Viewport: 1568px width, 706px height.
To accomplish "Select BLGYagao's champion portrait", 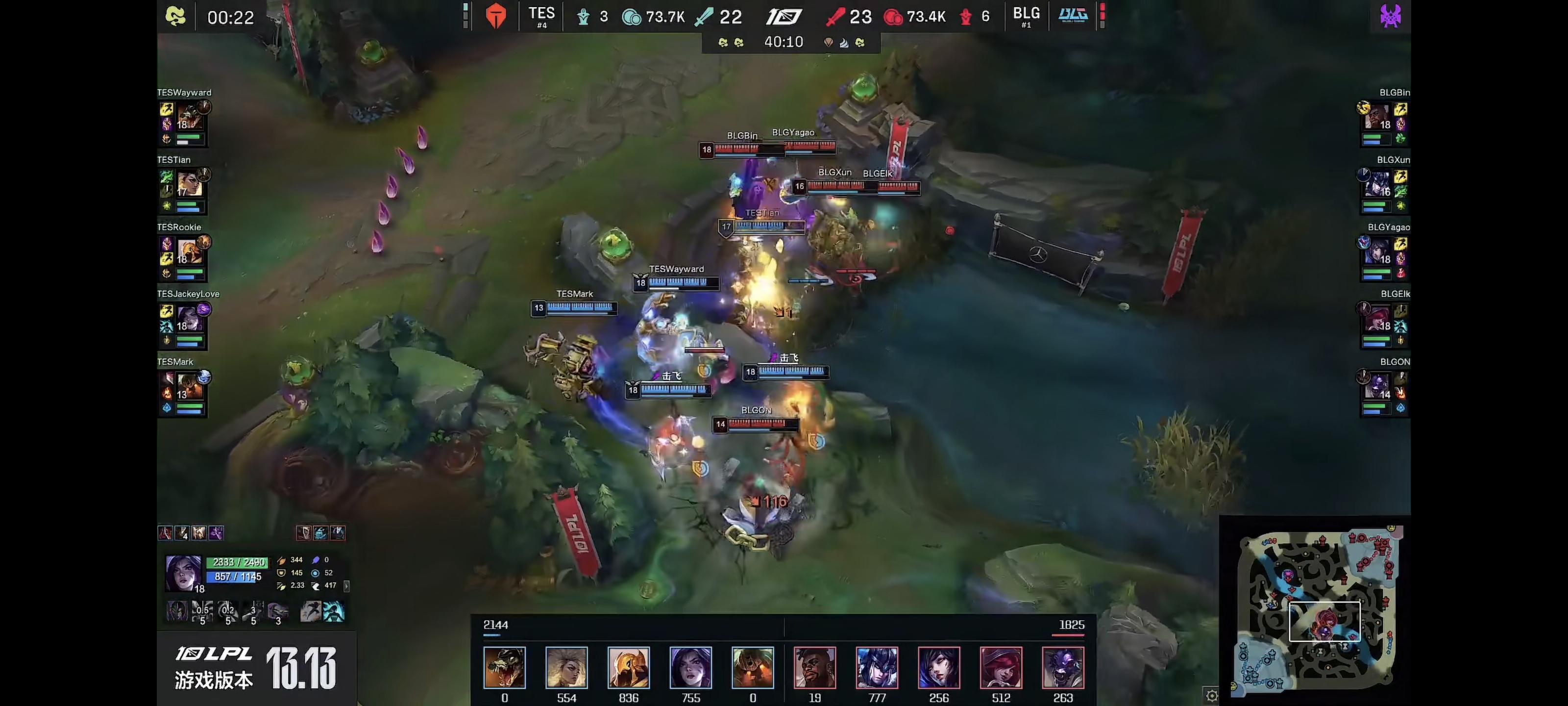I will (1377, 251).
